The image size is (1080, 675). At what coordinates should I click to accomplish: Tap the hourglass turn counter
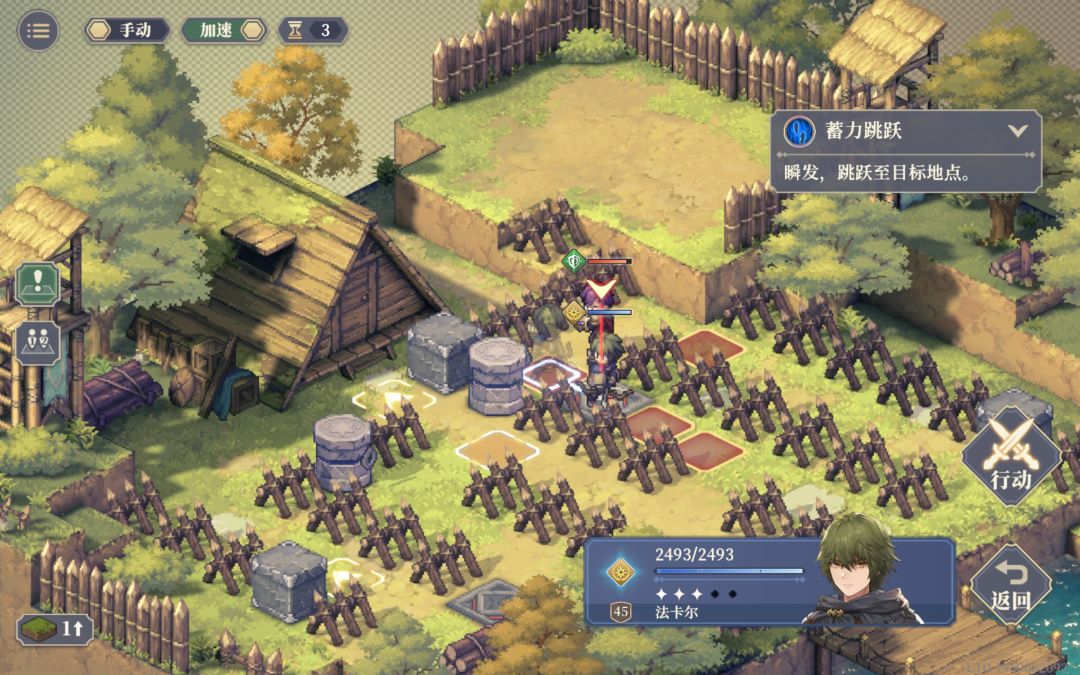pos(313,30)
